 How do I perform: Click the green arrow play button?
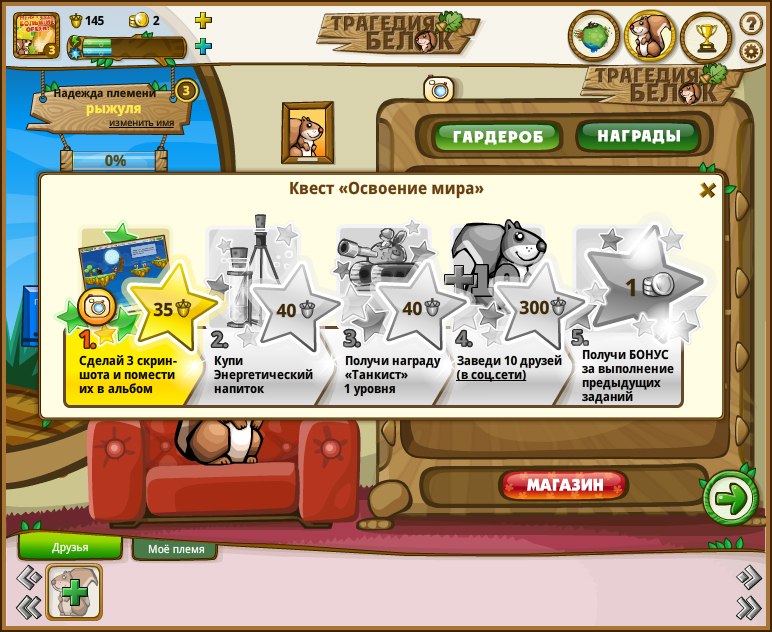coord(730,497)
